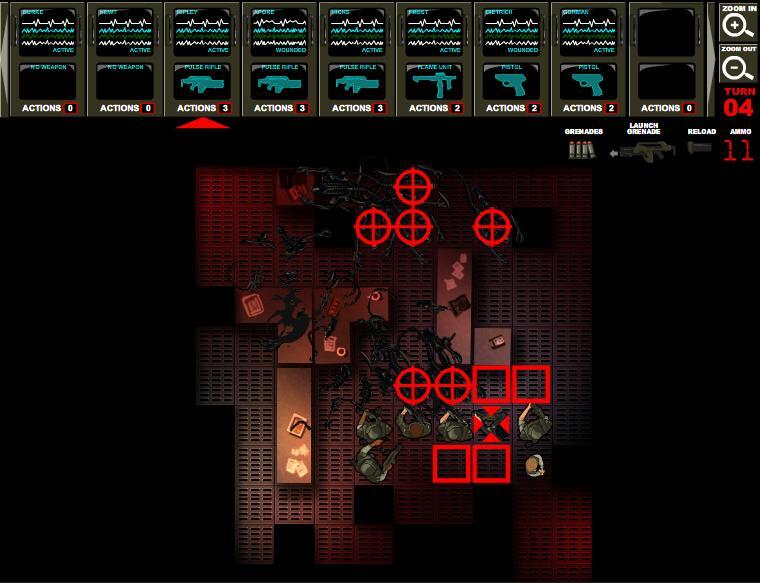Select Burke's vitals monitor

click(x=47, y=32)
